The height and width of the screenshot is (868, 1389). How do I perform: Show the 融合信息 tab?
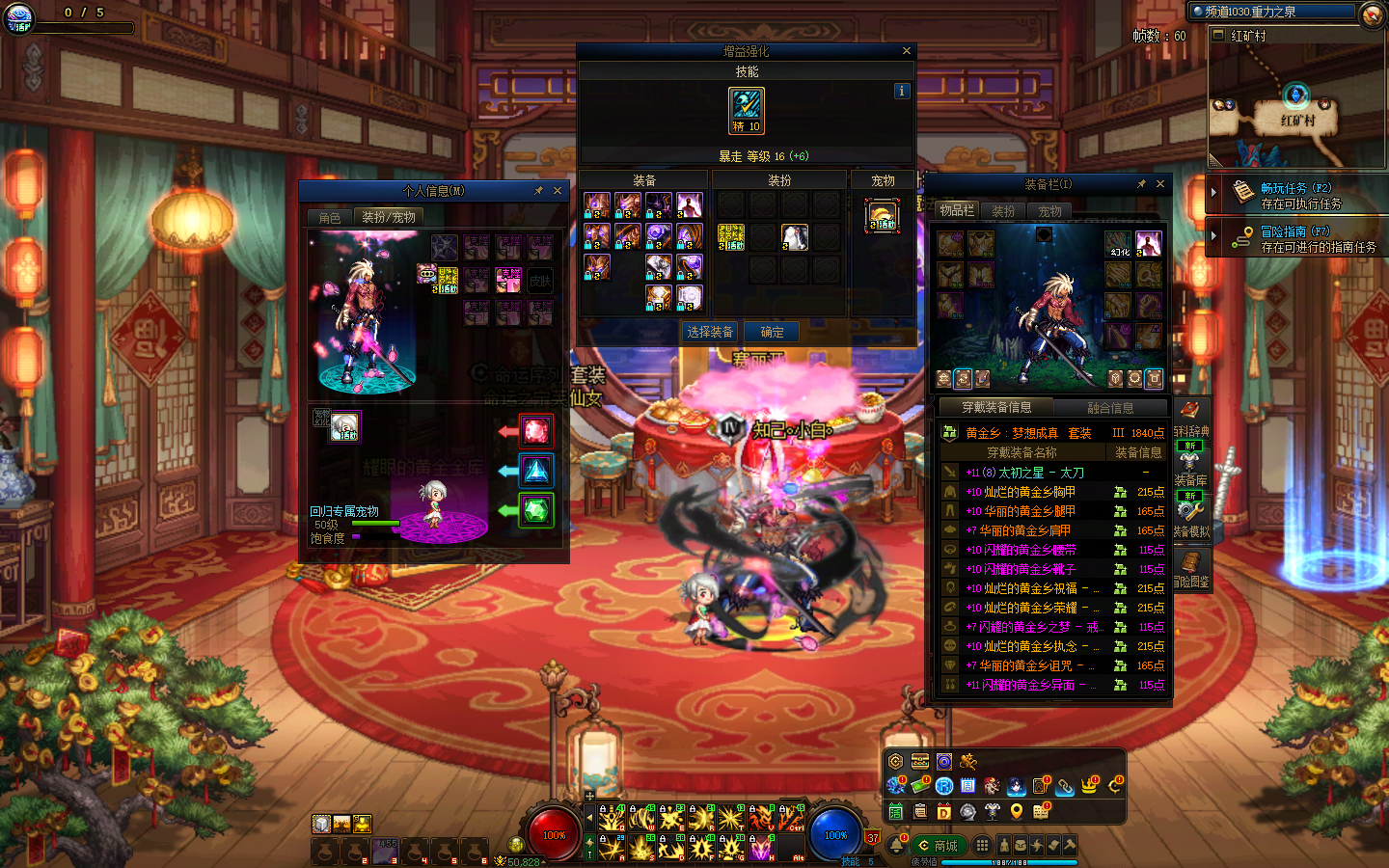[x=1110, y=408]
